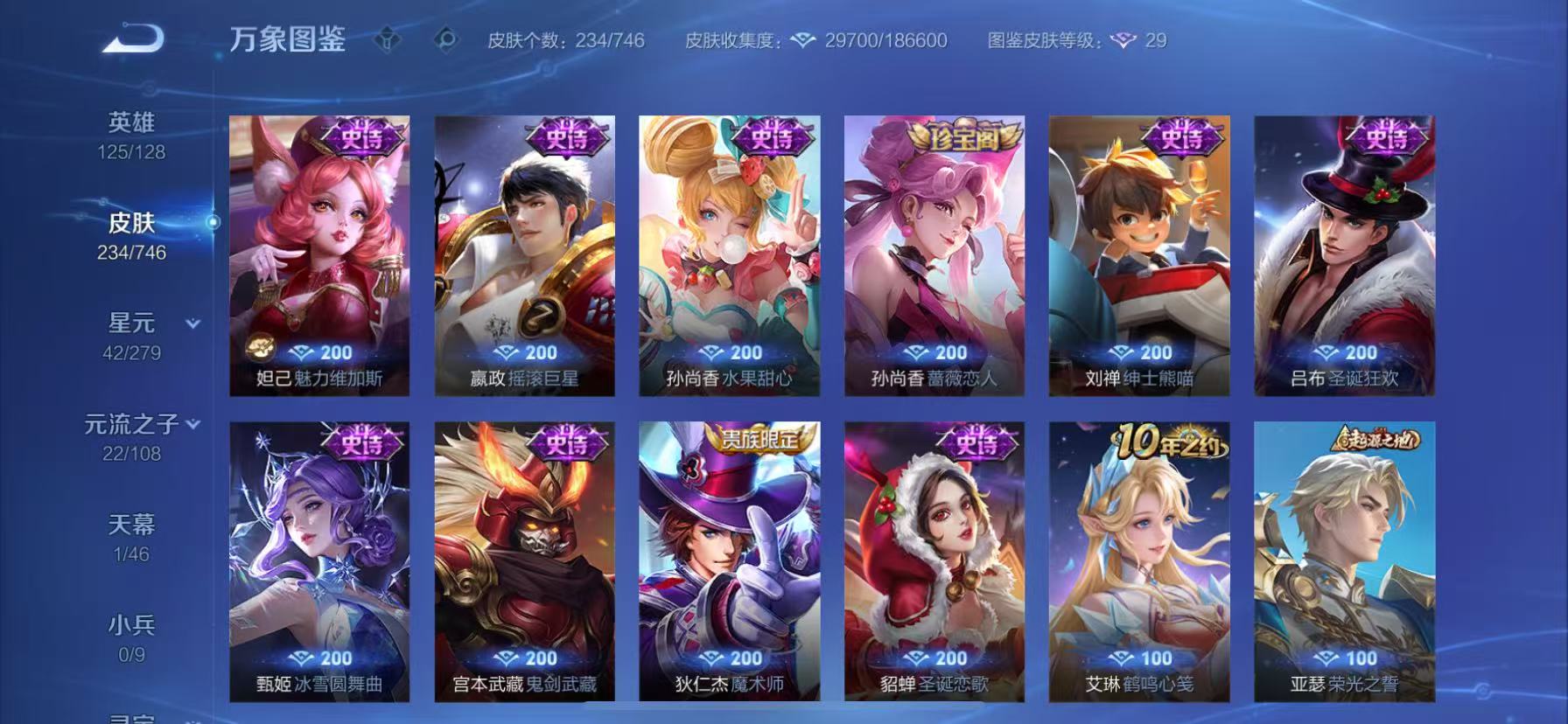Image resolution: width=1568 pixels, height=724 pixels.
Task: Click the gem icon next to 皮肤收集度
Action: pyautogui.click(x=801, y=39)
